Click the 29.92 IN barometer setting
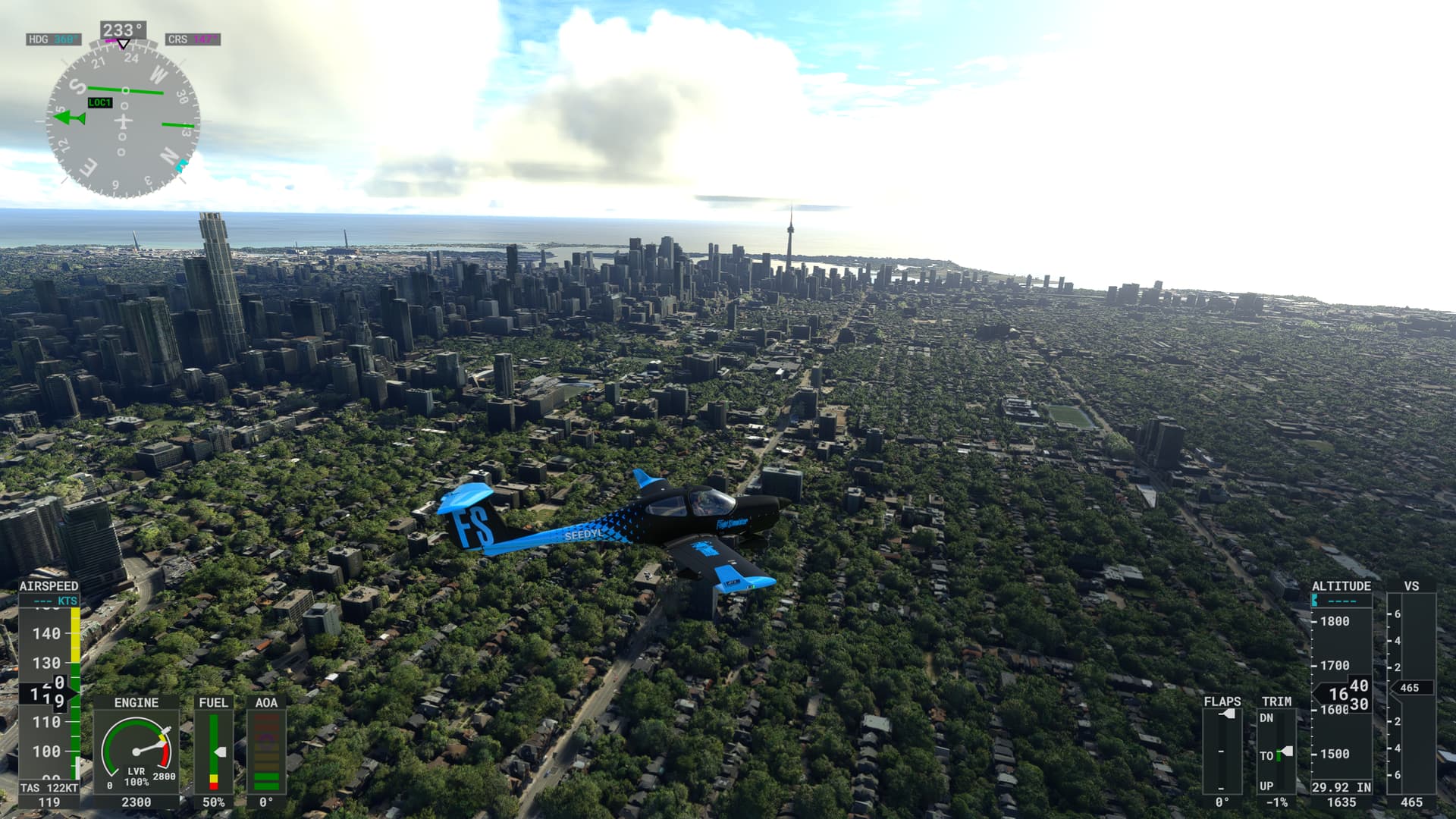Screen dimensions: 1456x819 (1341, 786)
